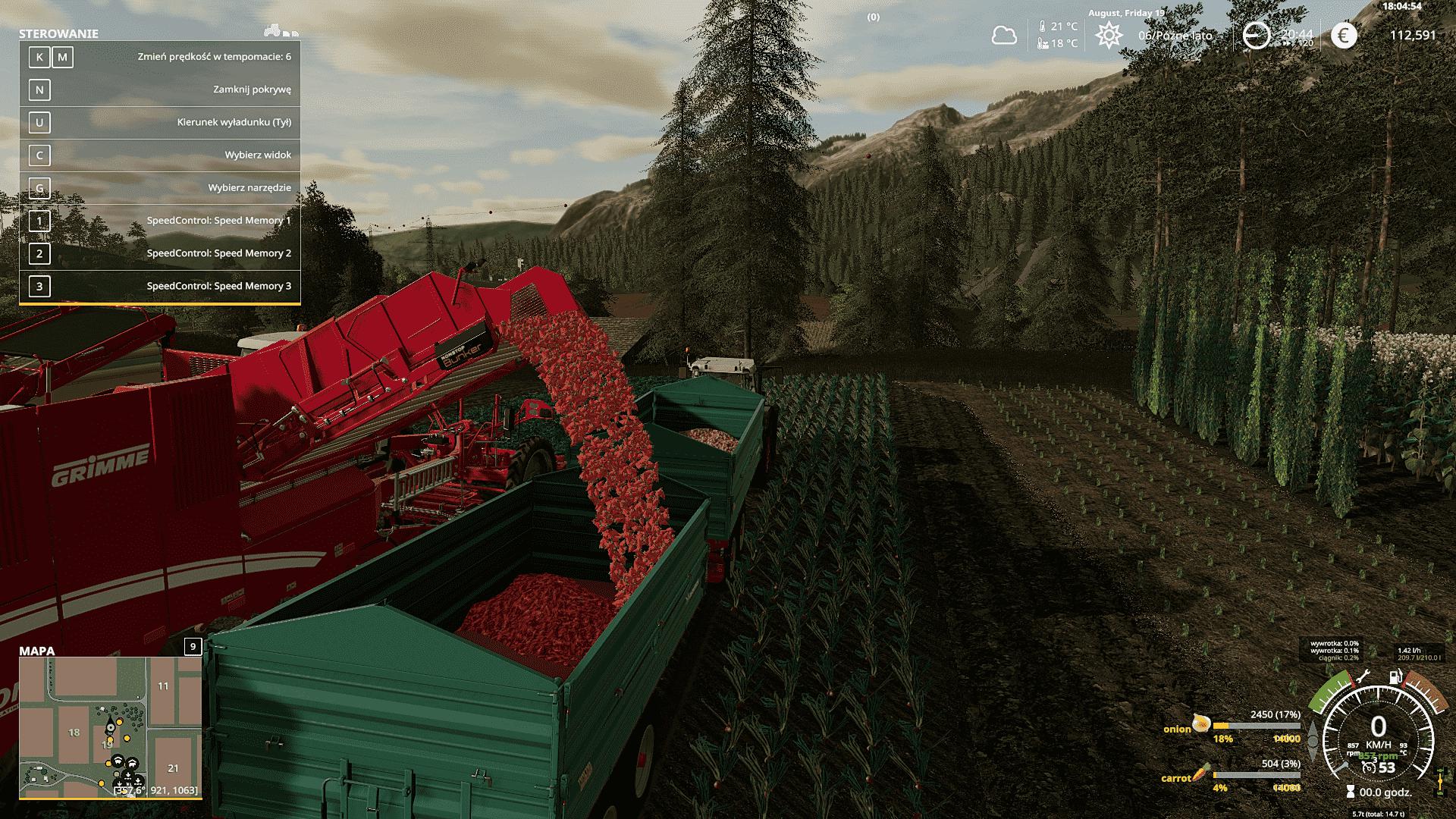1456x819 pixels.
Task: Select the onion fill level icon
Action: tap(1200, 723)
